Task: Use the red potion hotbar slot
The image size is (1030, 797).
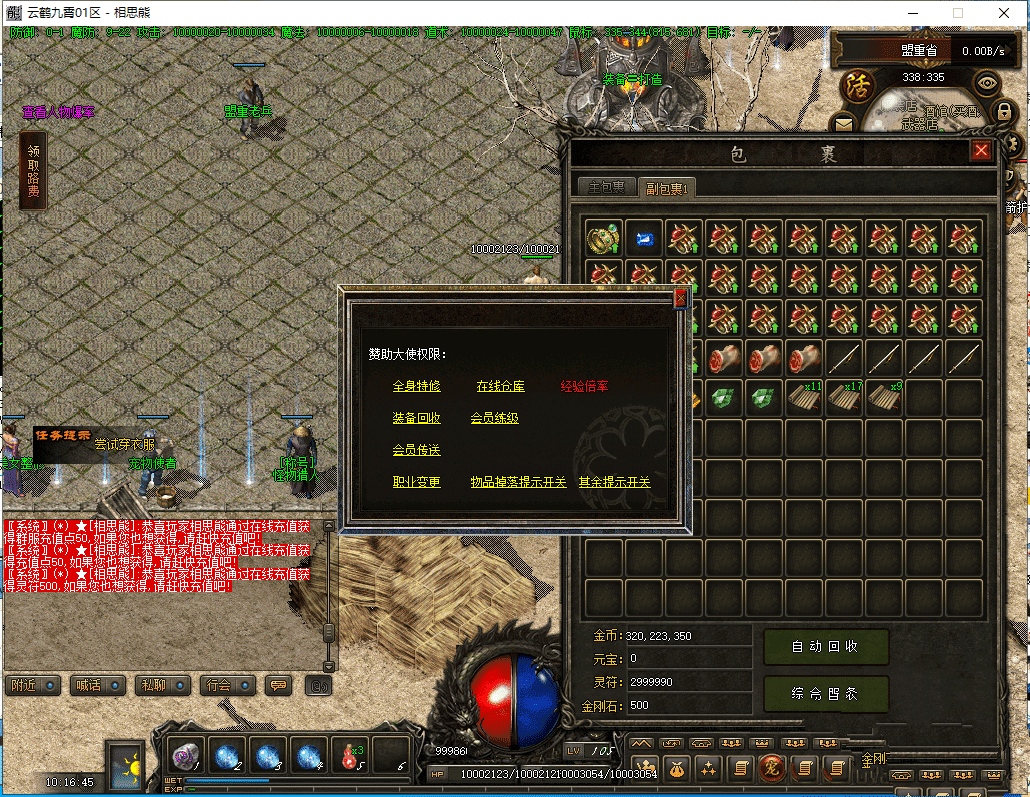Action: tap(349, 756)
